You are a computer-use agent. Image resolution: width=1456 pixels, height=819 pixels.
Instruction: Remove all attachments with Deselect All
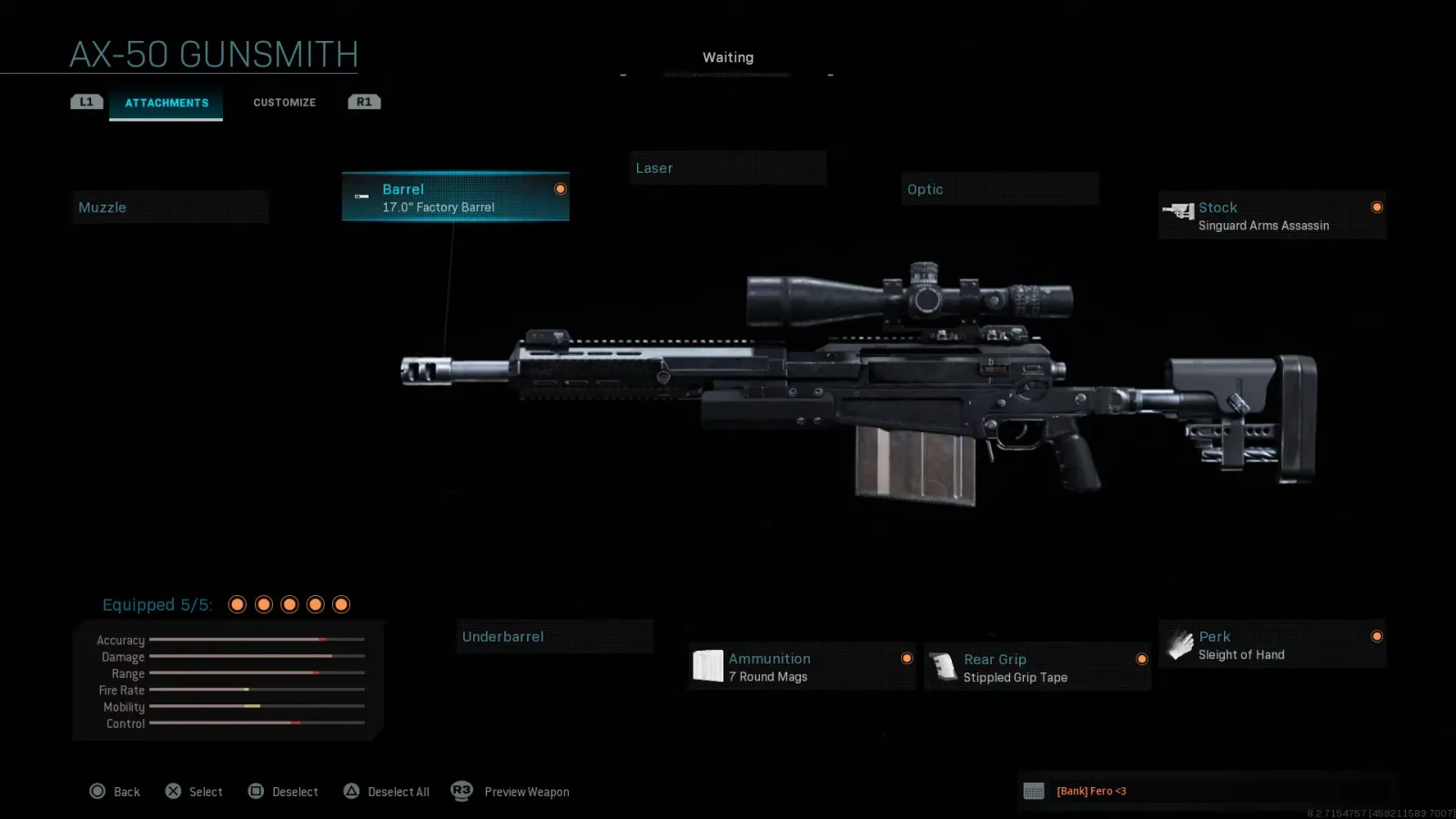pyautogui.click(x=387, y=792)
